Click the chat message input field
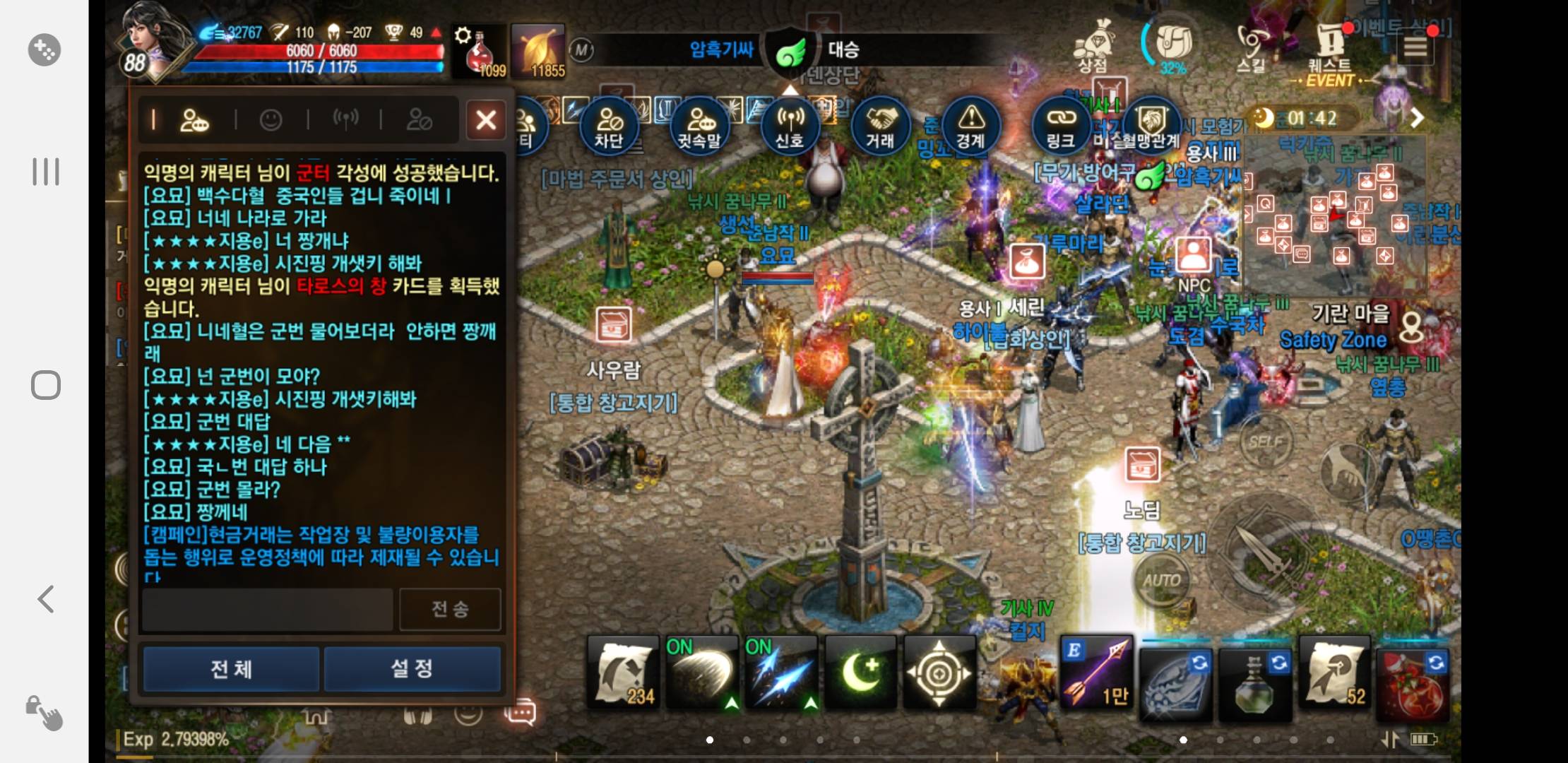 (x=267, y=609)
